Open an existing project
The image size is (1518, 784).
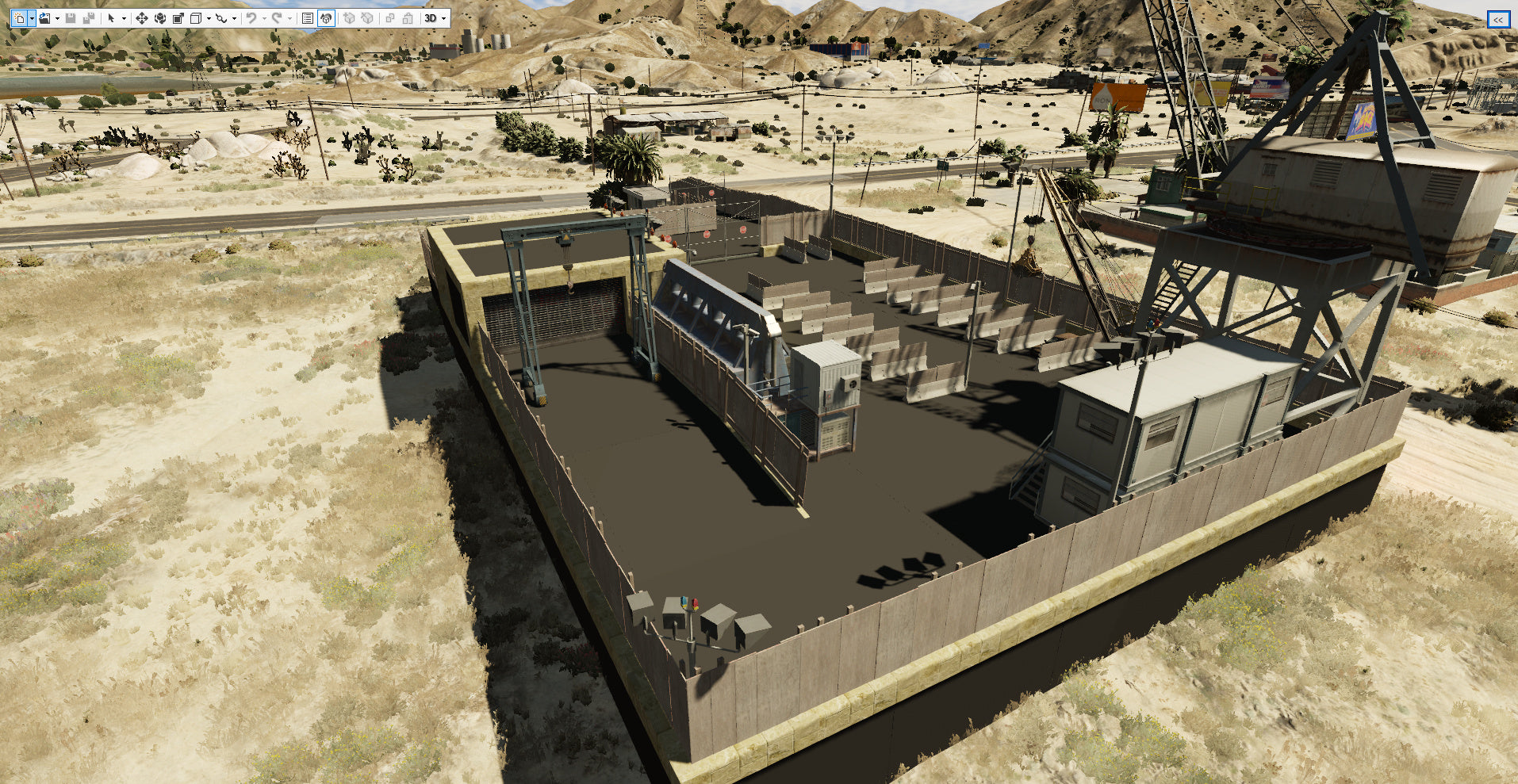[45, 17]
